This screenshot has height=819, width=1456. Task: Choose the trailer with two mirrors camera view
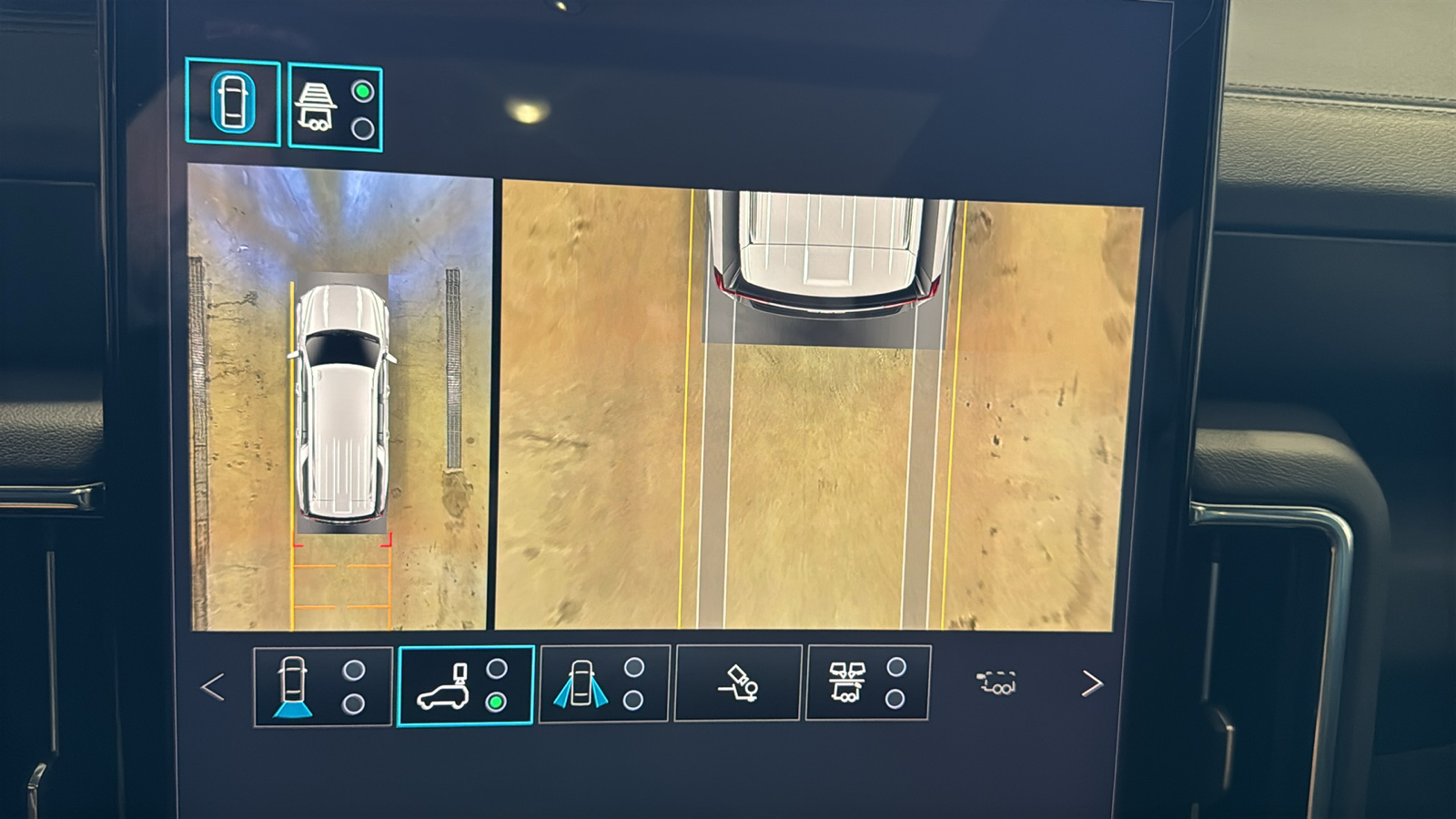coord(867,682)
